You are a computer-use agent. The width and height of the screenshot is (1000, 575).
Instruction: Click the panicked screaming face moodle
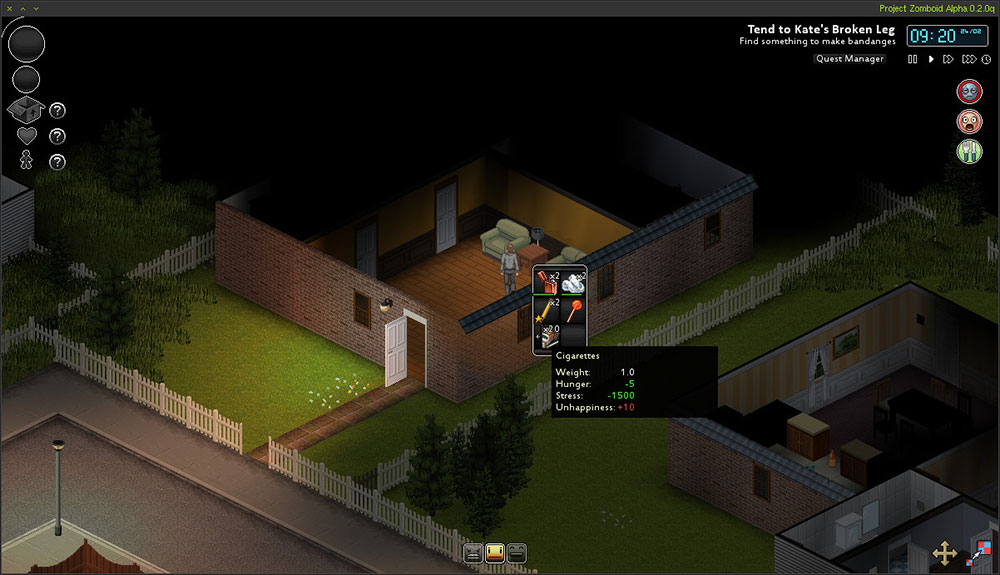pyautogui.click(x=969, y=122)
